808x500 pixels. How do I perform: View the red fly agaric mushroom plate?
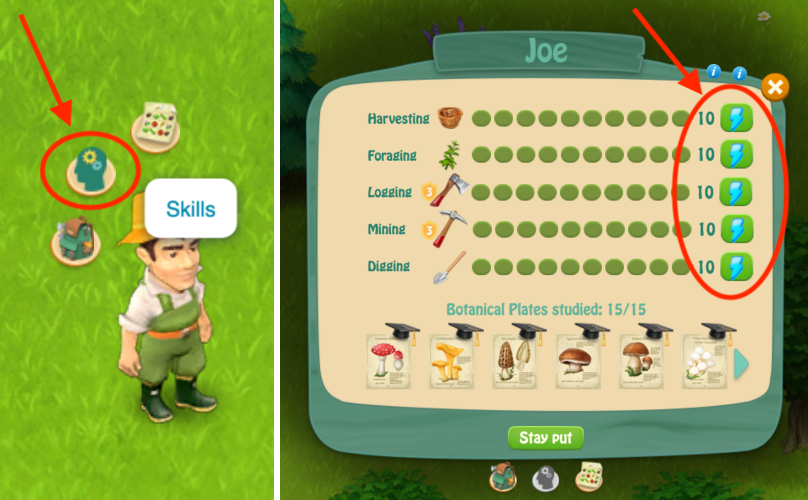coord(388,358)
